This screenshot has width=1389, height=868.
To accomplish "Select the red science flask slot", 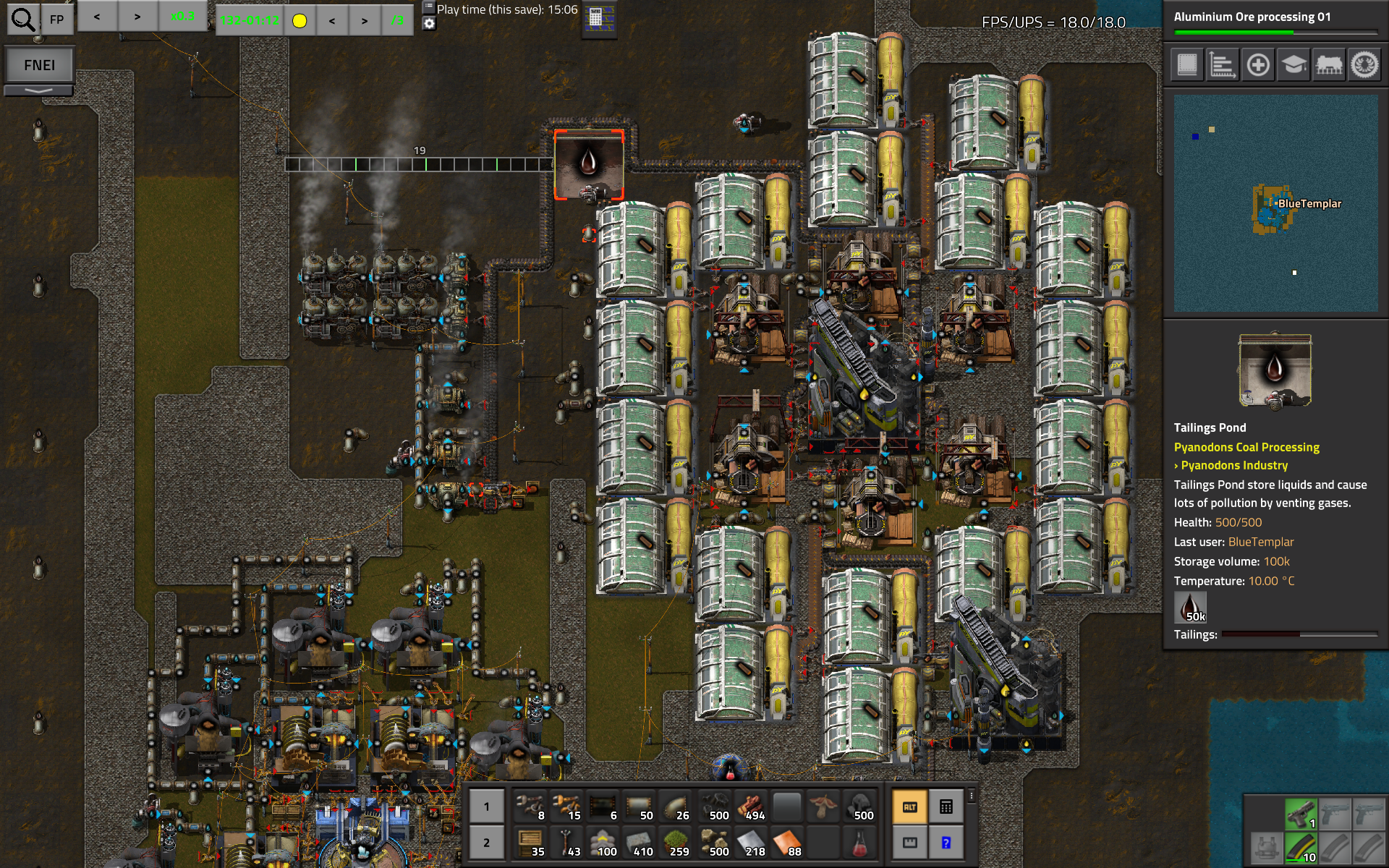I will 859,843.
